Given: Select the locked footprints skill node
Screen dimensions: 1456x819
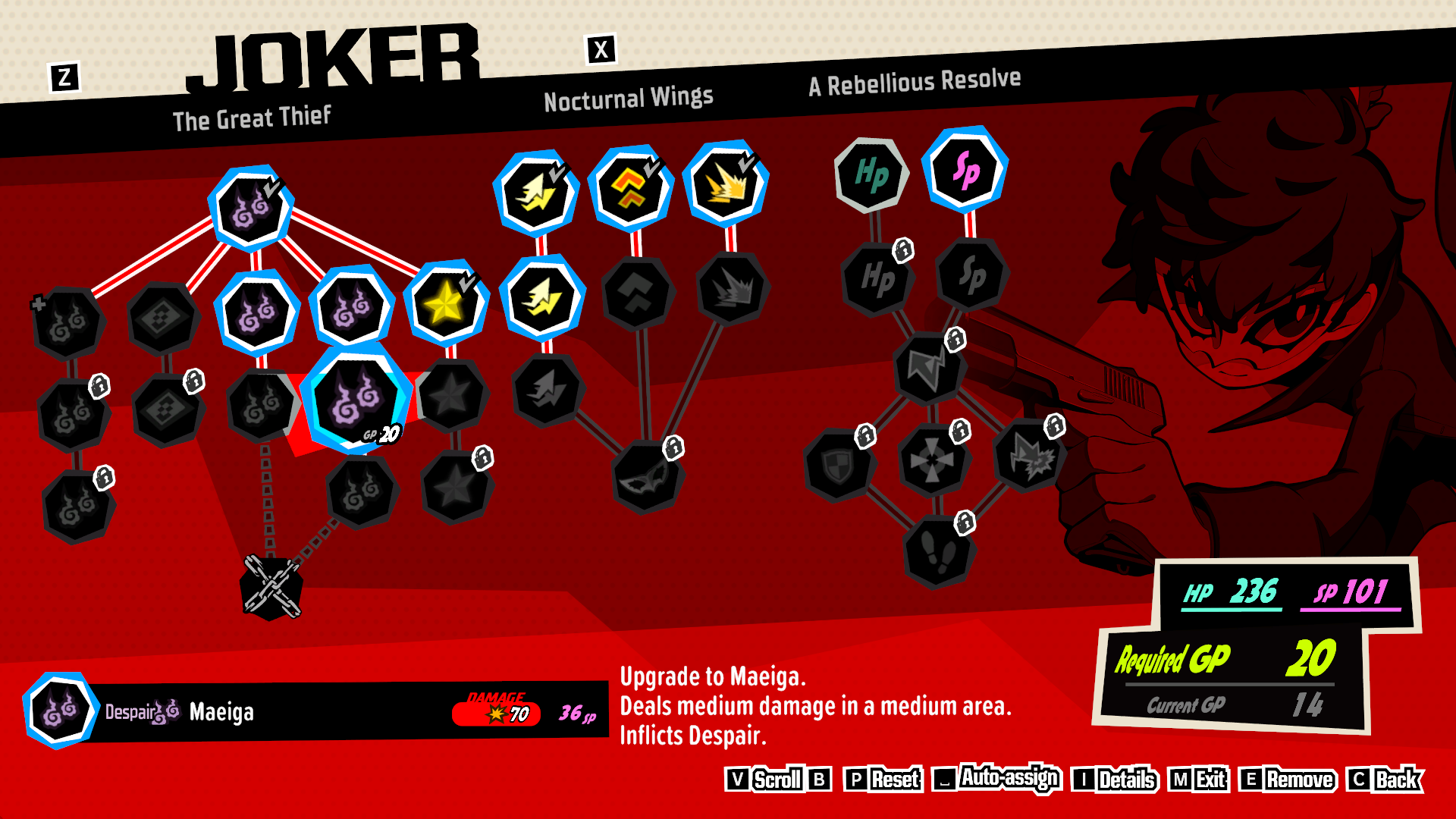Looking at the screenshot, I should pyautogui.click(x=938, y=551).
